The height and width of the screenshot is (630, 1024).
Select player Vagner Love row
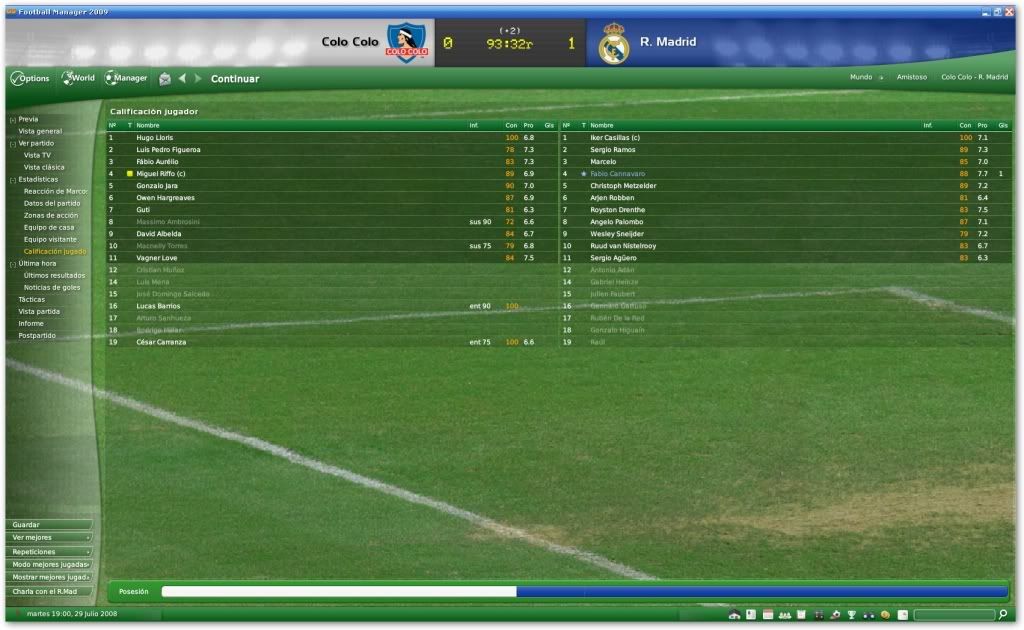157,258
